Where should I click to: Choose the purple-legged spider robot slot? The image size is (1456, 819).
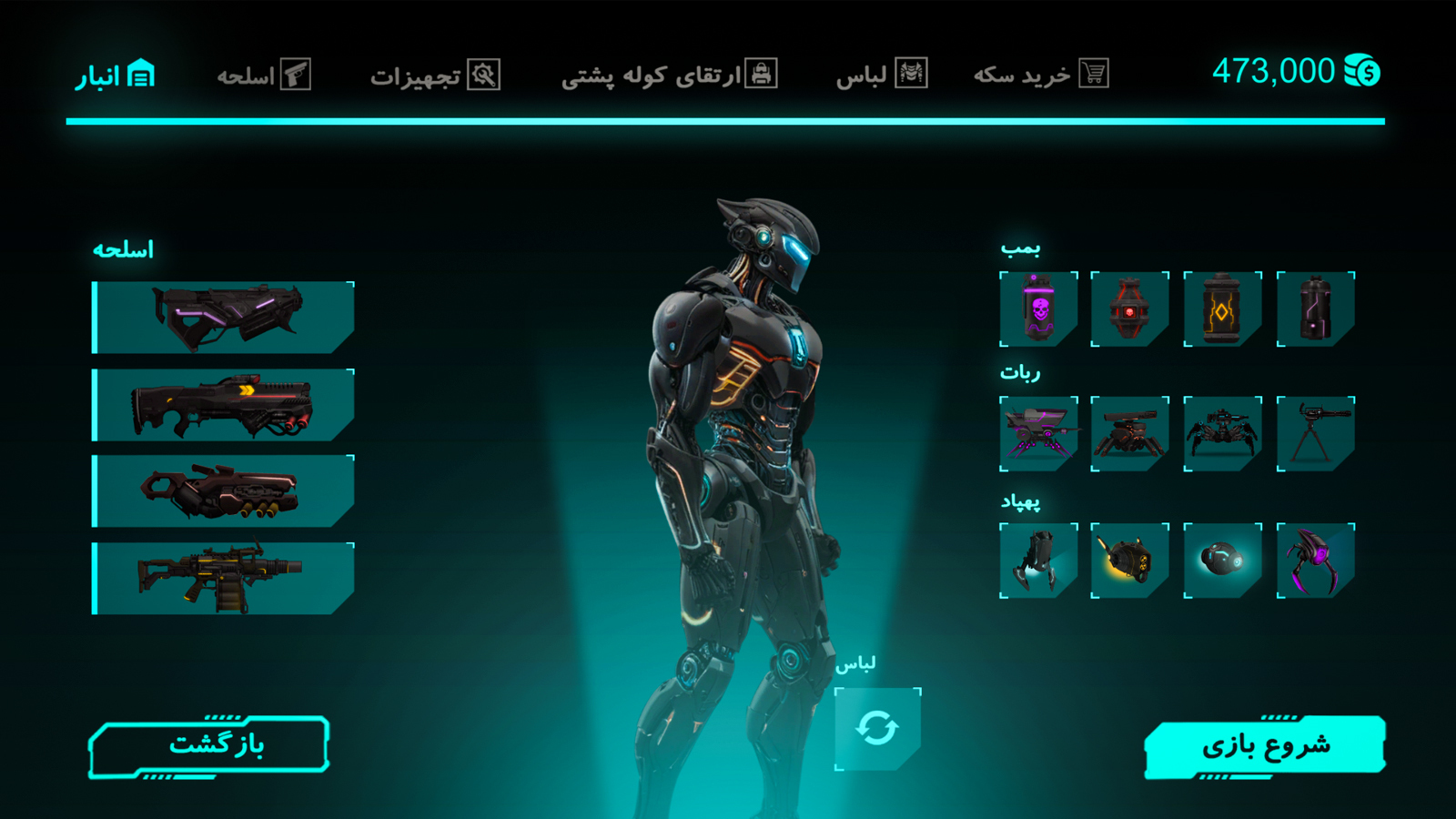[x=1038, y=434]
